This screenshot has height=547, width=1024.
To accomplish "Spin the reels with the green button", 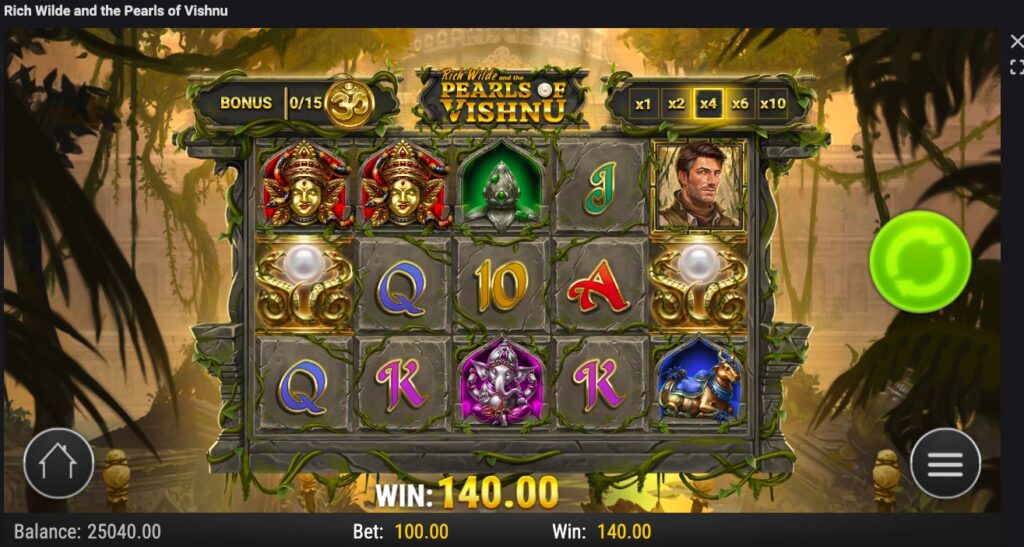I will (x=919, y=262).
